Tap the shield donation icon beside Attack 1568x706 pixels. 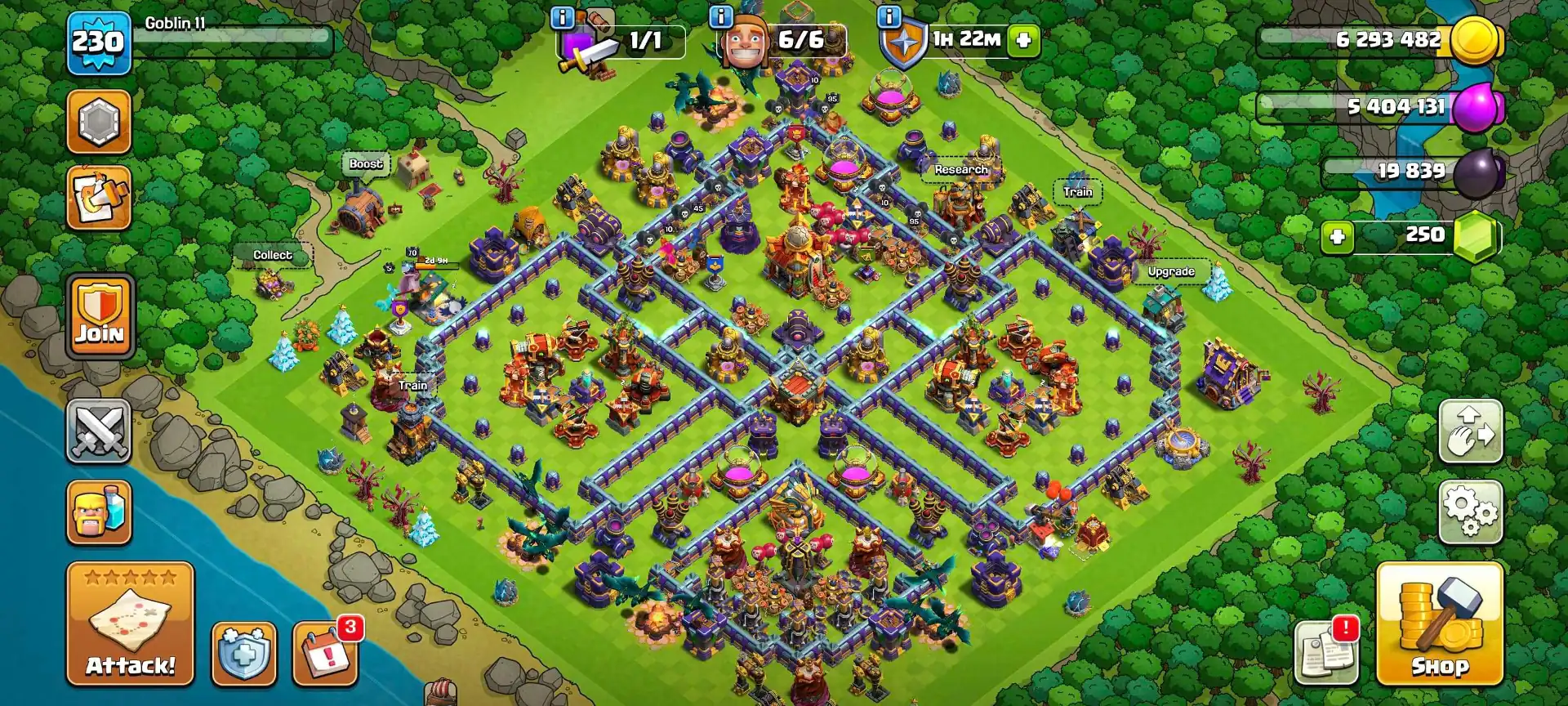[243, 654]
